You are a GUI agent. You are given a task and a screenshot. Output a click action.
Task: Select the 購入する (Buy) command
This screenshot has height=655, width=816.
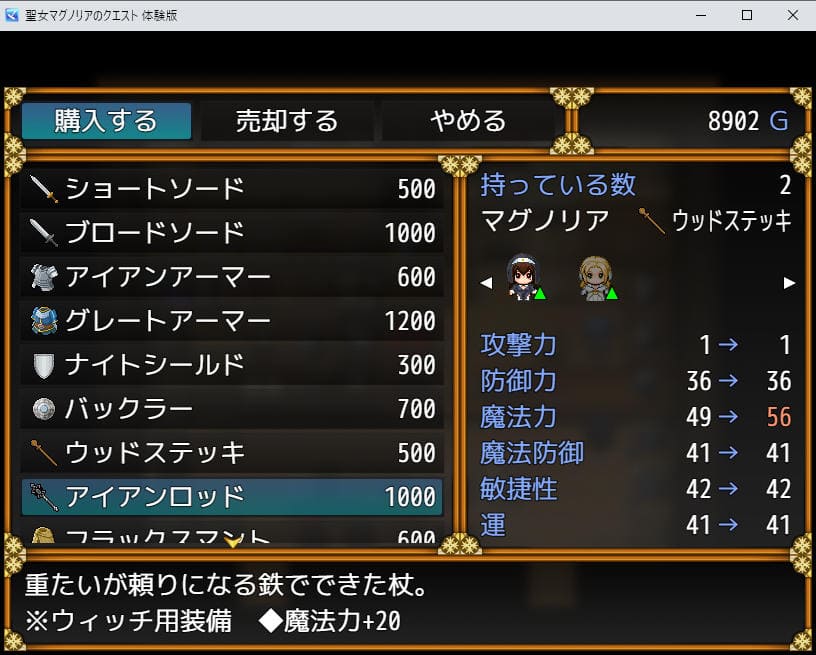pyautogui.click(x=106, y=121)
